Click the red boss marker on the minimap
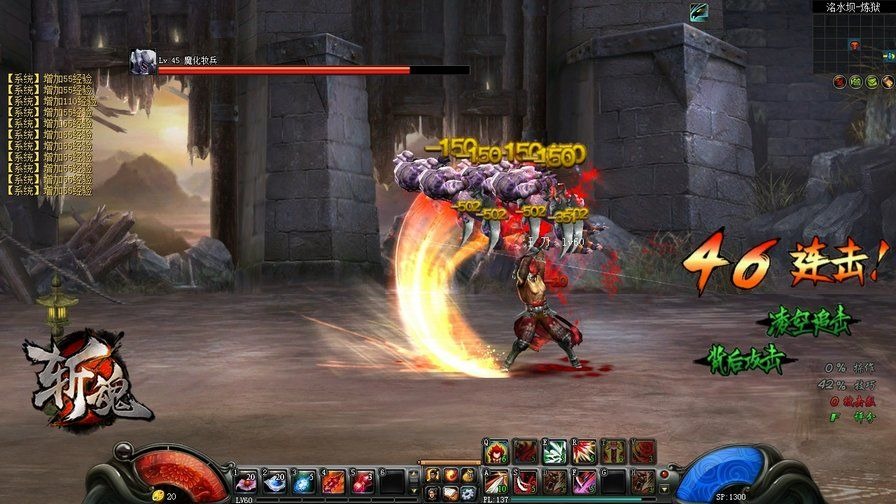Image resolution: width=896 pixels, height=504 pixels. (x=854, y=45)
